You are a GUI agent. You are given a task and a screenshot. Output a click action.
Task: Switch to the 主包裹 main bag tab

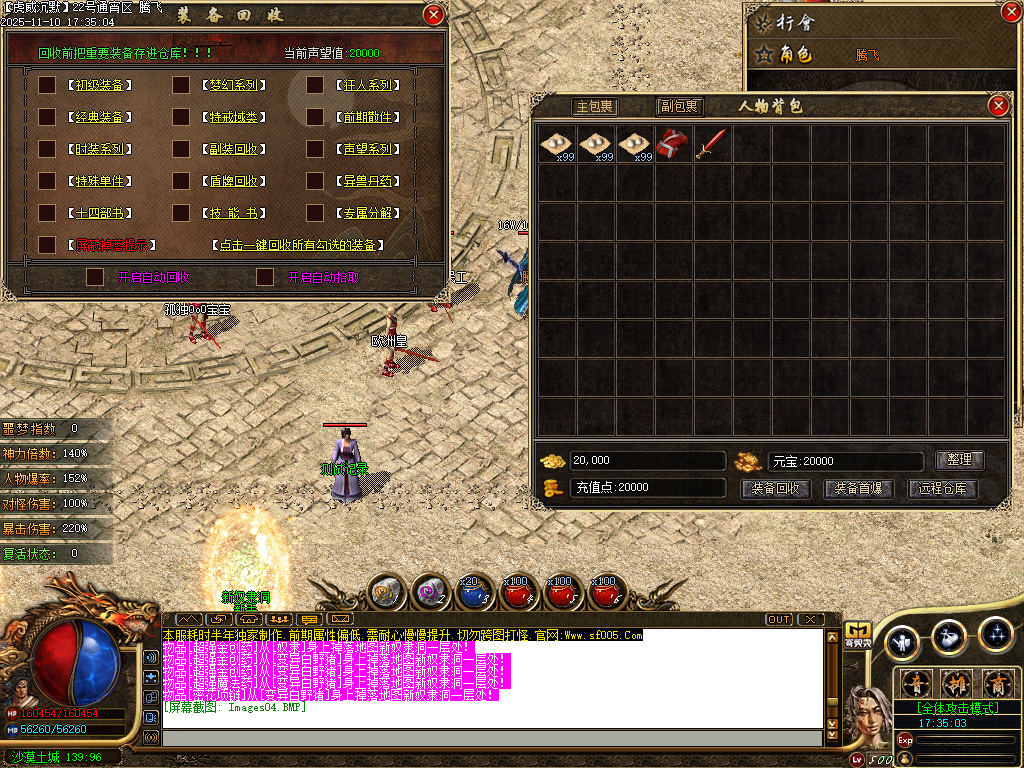(x=595, y=107)
